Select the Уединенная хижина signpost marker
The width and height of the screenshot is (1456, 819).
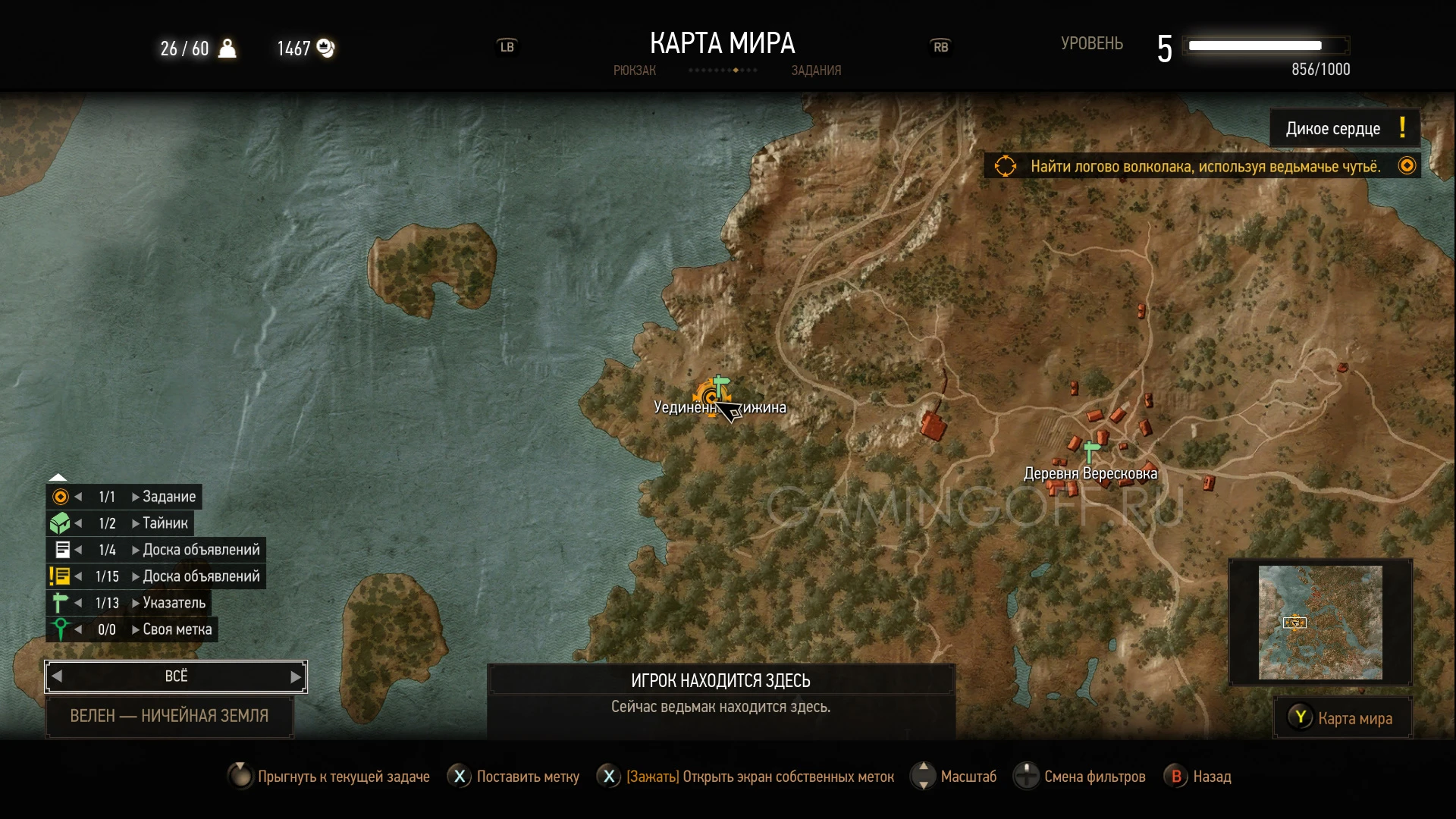pos(720,385)
